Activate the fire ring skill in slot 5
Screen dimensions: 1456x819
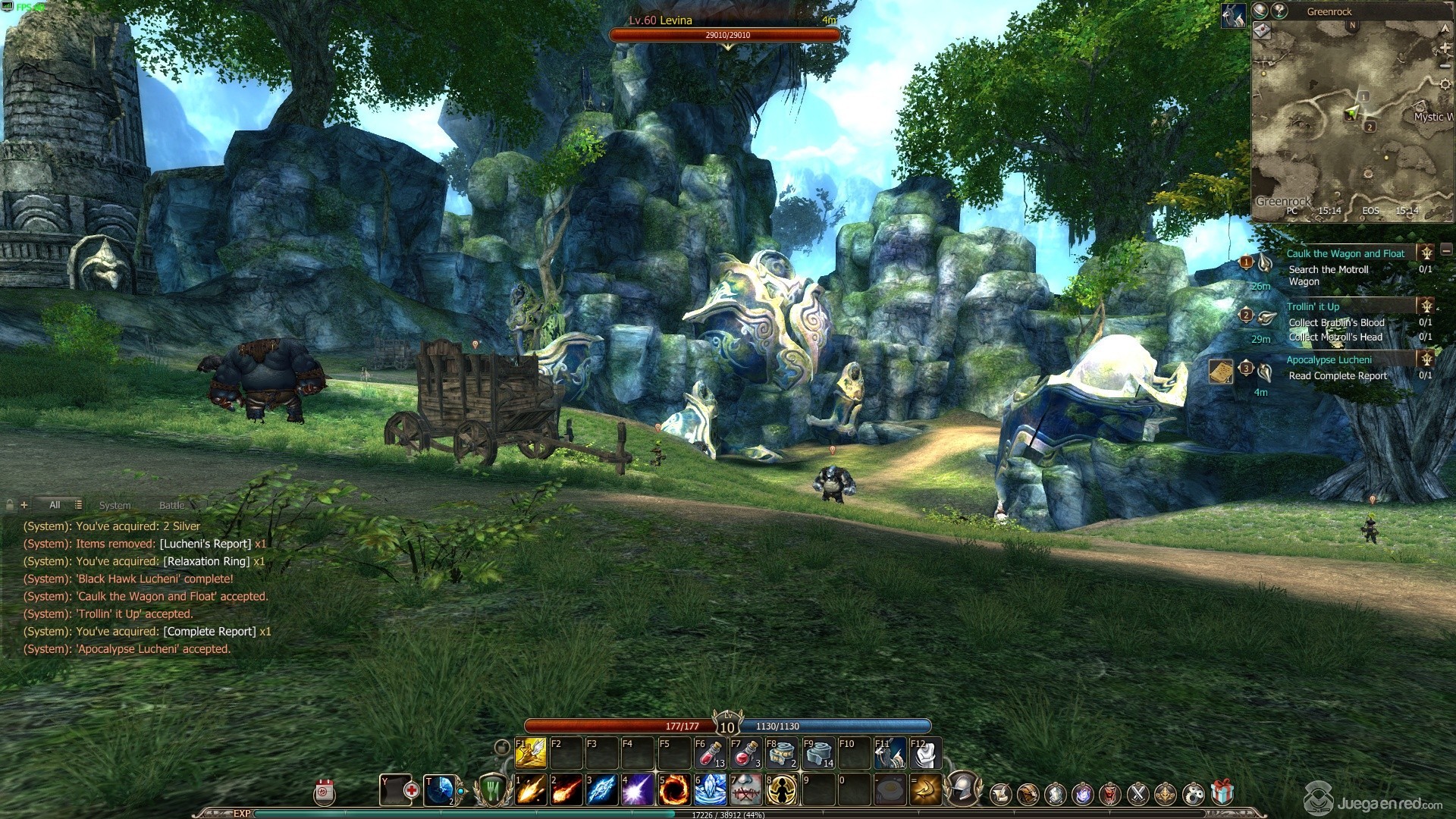pos(673,790)
